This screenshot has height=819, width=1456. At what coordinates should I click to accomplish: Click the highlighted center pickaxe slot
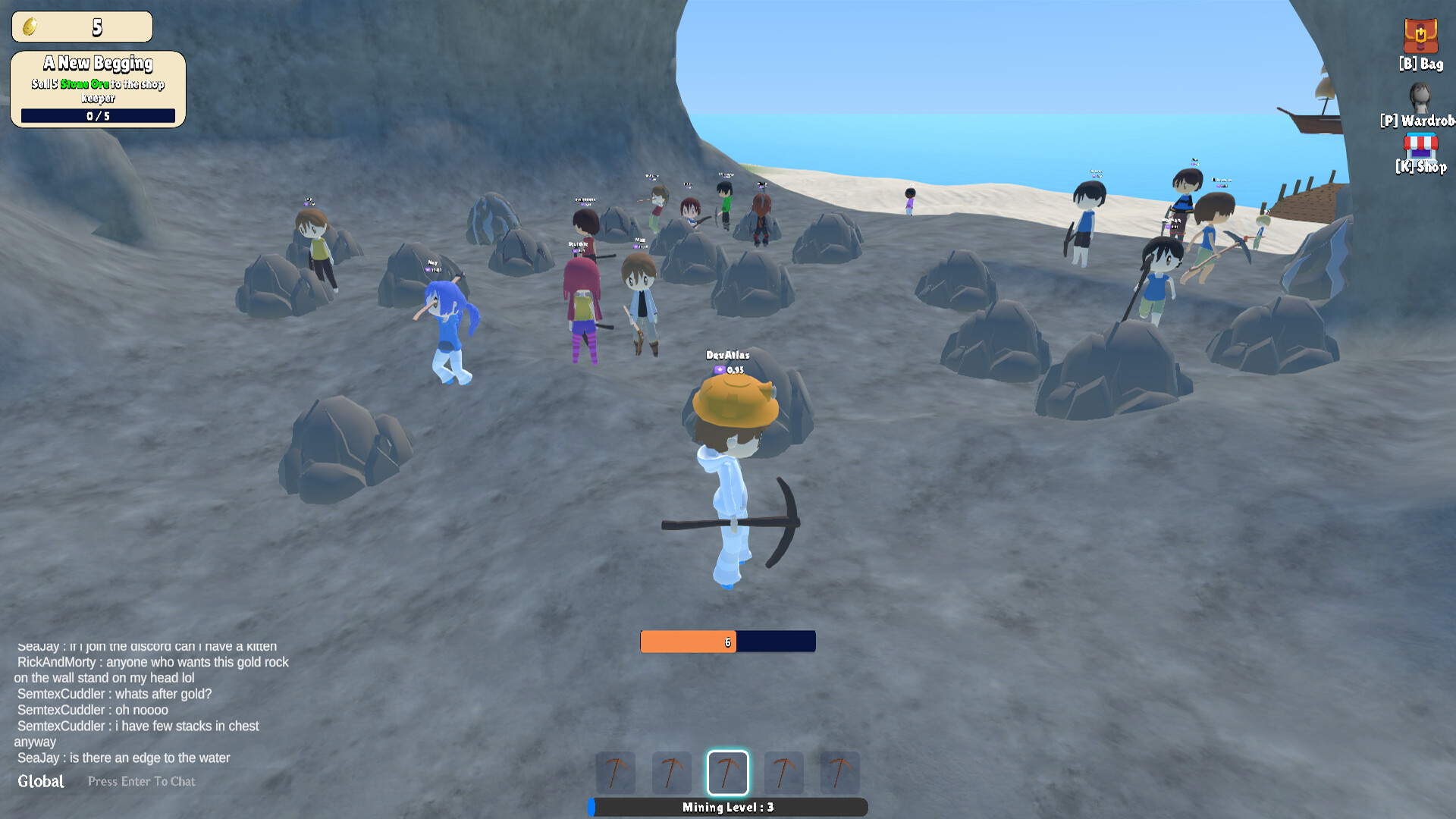tap(728, 773)
